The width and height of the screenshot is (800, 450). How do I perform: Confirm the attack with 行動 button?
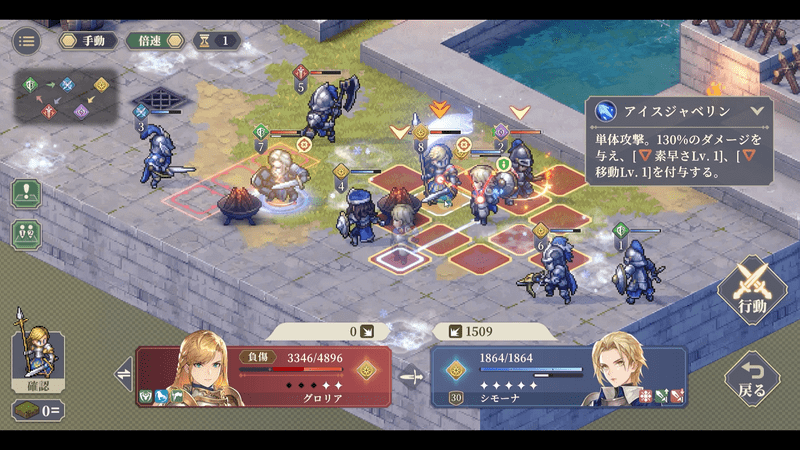[752, 289]
